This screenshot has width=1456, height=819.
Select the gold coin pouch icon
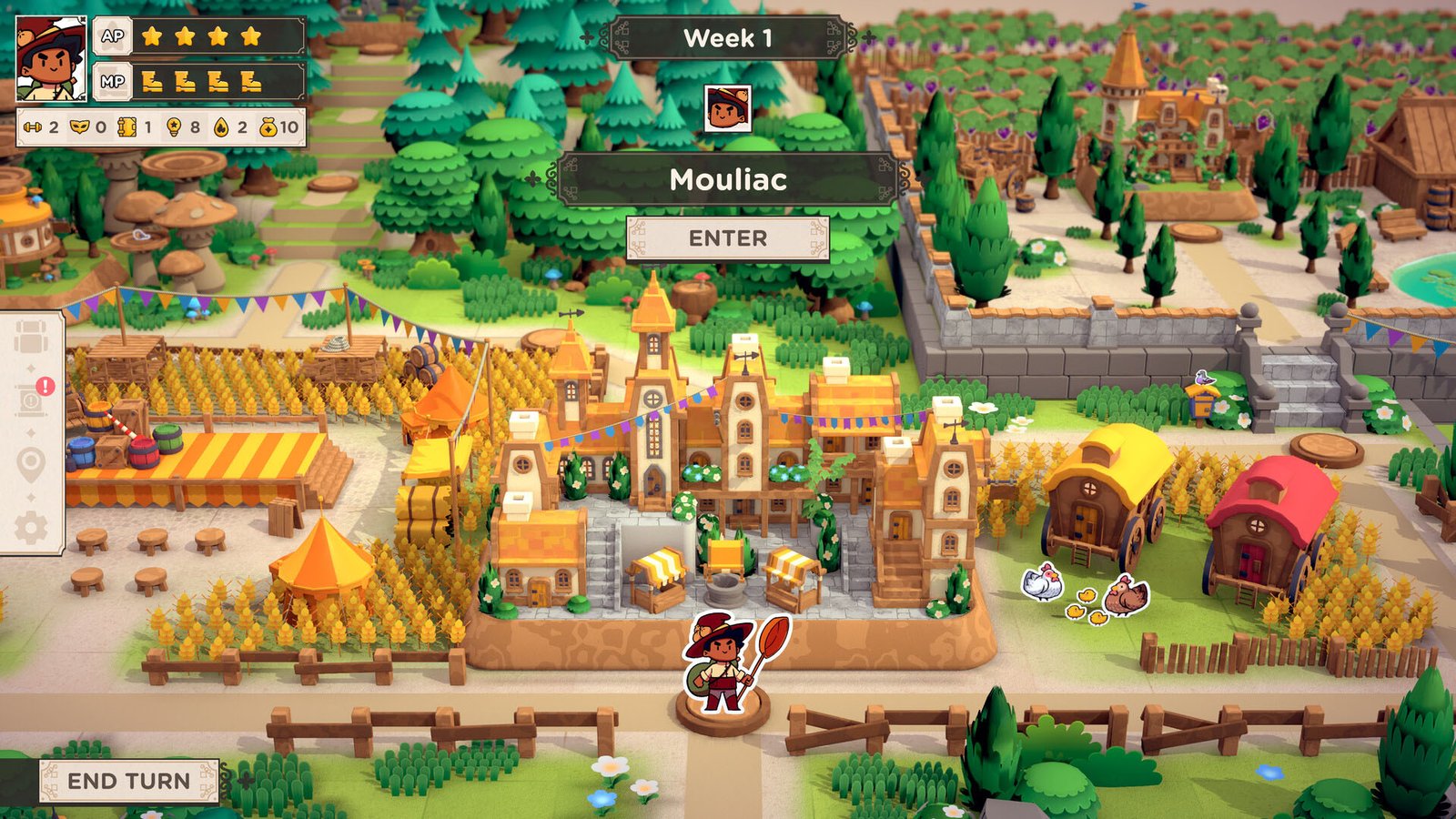click(x=268, y=126)
